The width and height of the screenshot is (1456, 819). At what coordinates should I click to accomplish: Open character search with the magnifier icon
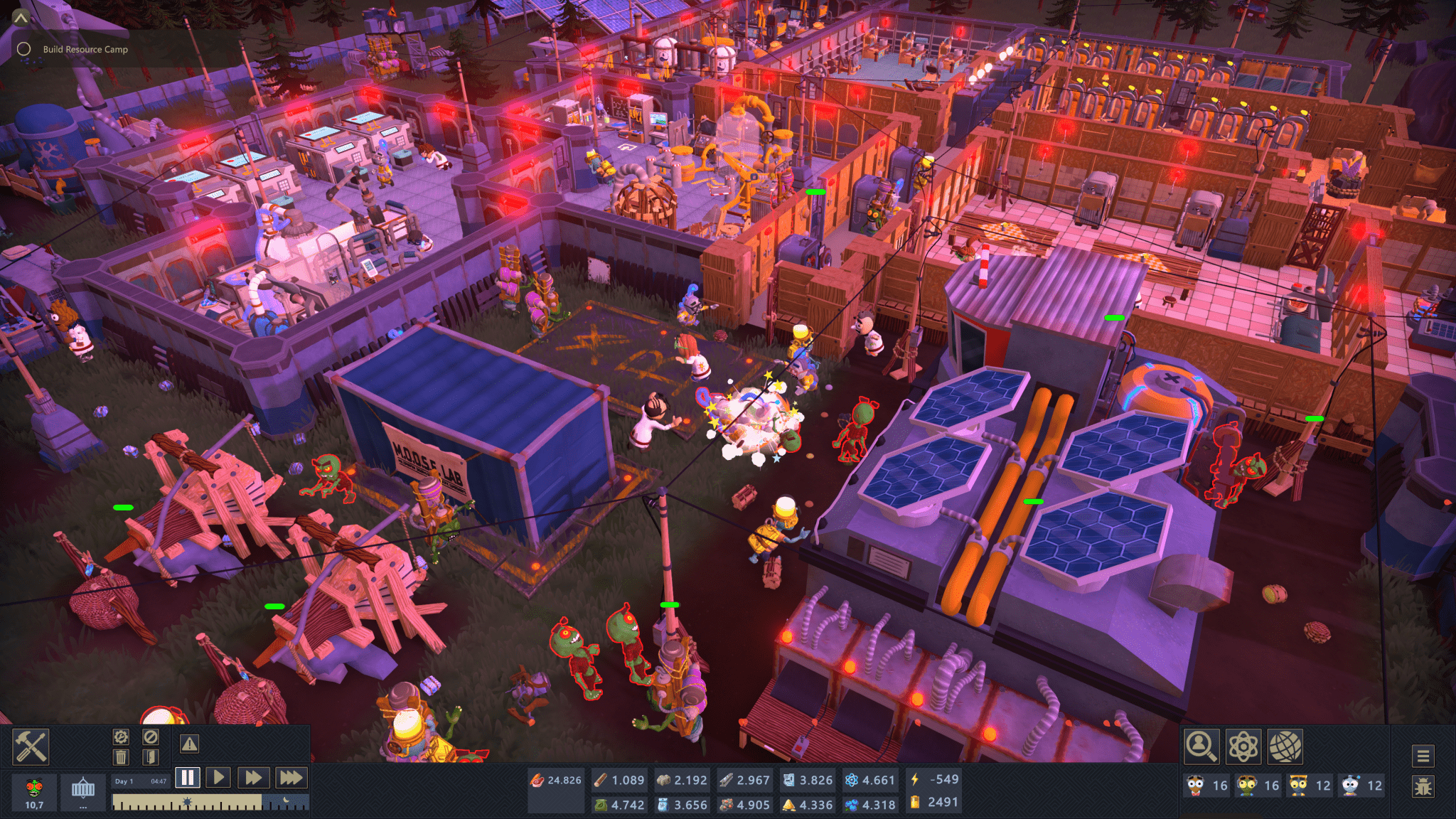1201,747
